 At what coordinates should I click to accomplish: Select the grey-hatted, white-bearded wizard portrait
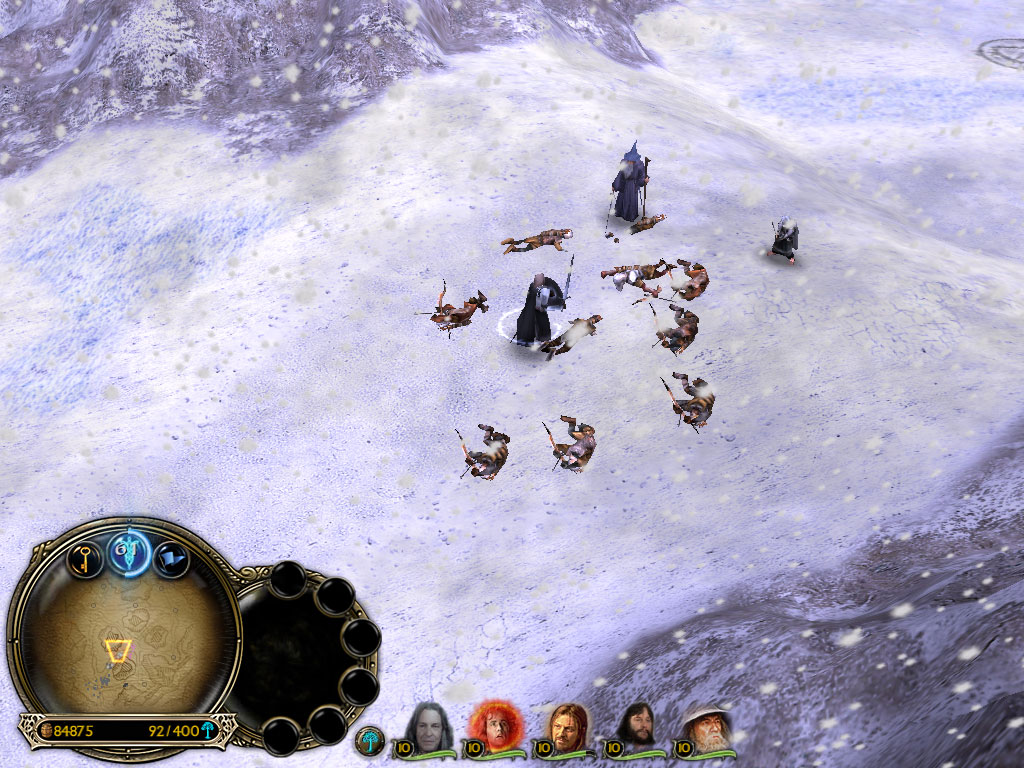coord(706,727)
